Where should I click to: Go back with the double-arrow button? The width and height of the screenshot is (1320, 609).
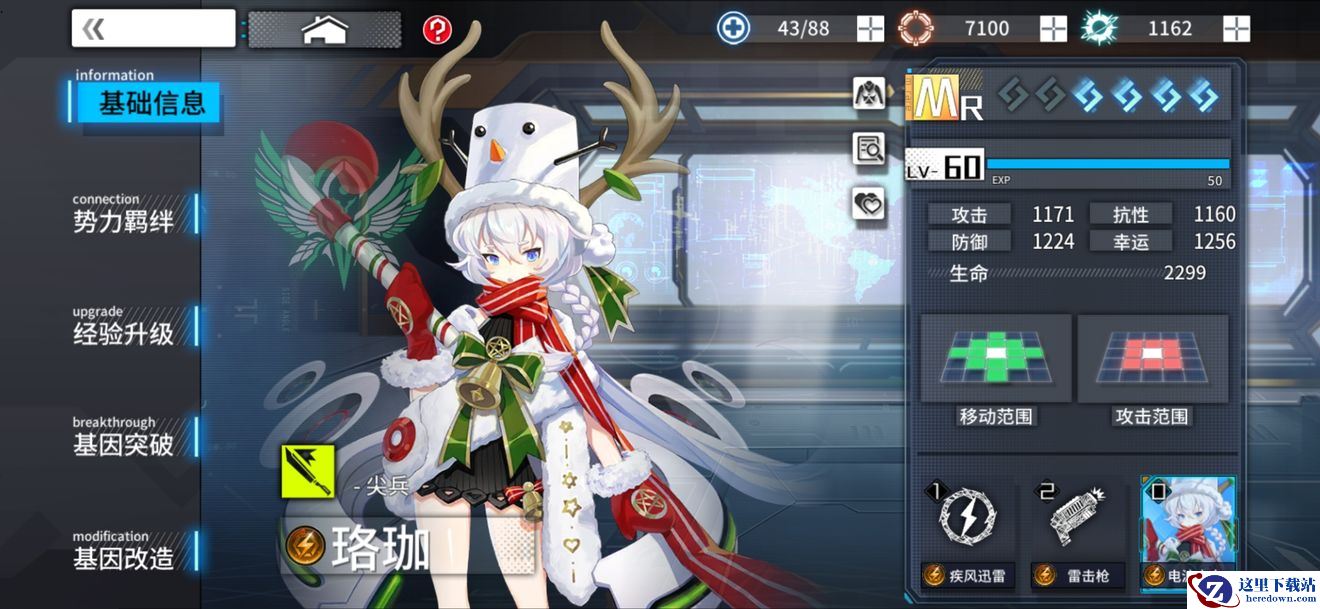pyautogui.click(x=153, y=29)
